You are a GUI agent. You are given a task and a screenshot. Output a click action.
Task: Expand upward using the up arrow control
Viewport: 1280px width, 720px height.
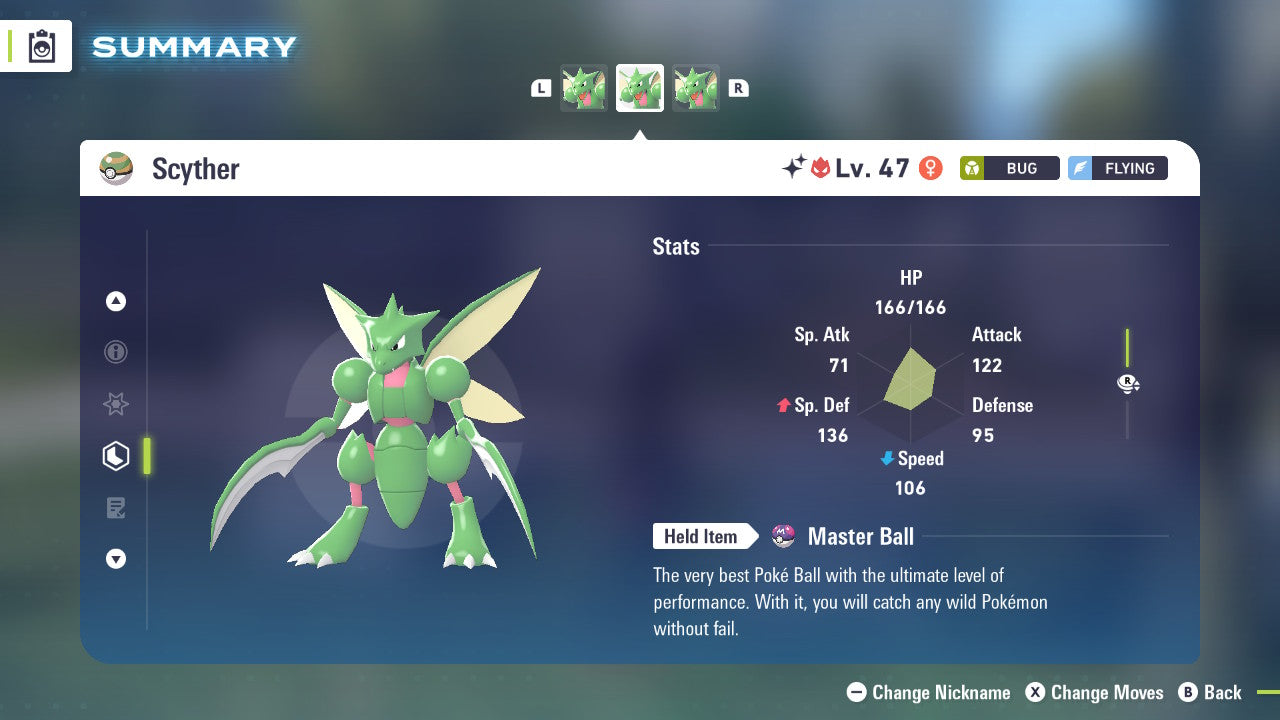tap(116, 301)
